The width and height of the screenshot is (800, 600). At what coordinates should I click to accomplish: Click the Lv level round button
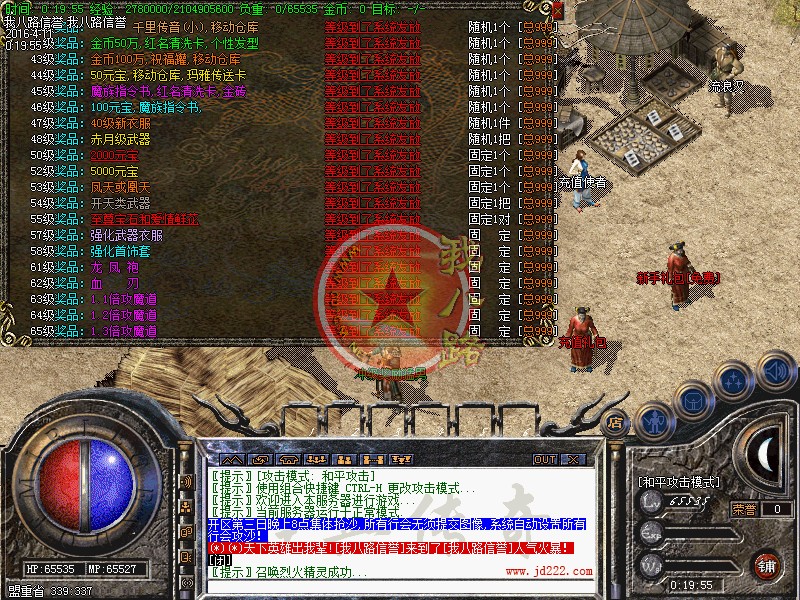point(651,504)
